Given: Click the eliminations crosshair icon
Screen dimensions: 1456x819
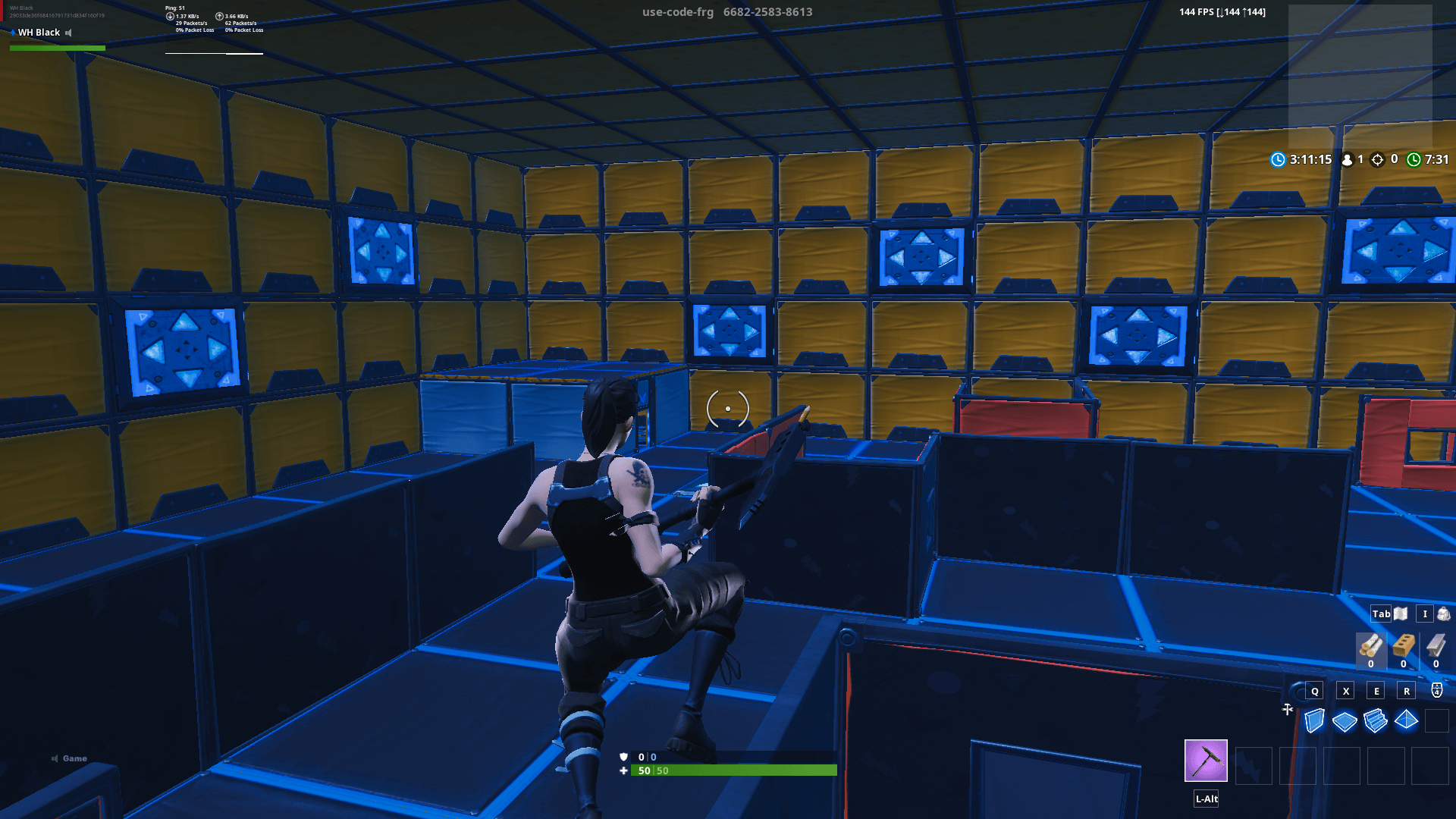Looking at the screenshot, I should (x=1378, y=160).
